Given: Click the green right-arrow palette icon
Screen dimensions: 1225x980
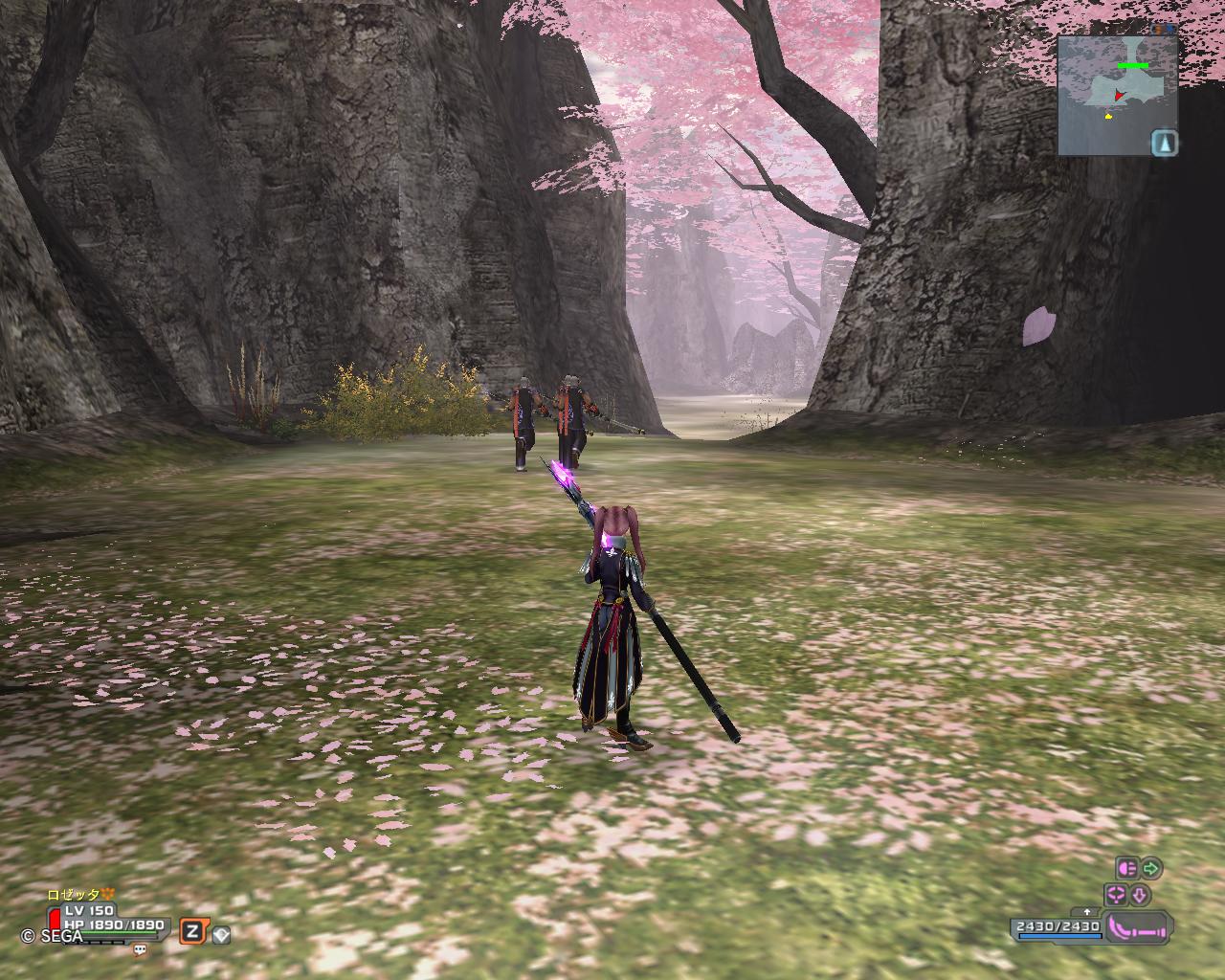Looking at the screenshot, I should pos(1151,869).
